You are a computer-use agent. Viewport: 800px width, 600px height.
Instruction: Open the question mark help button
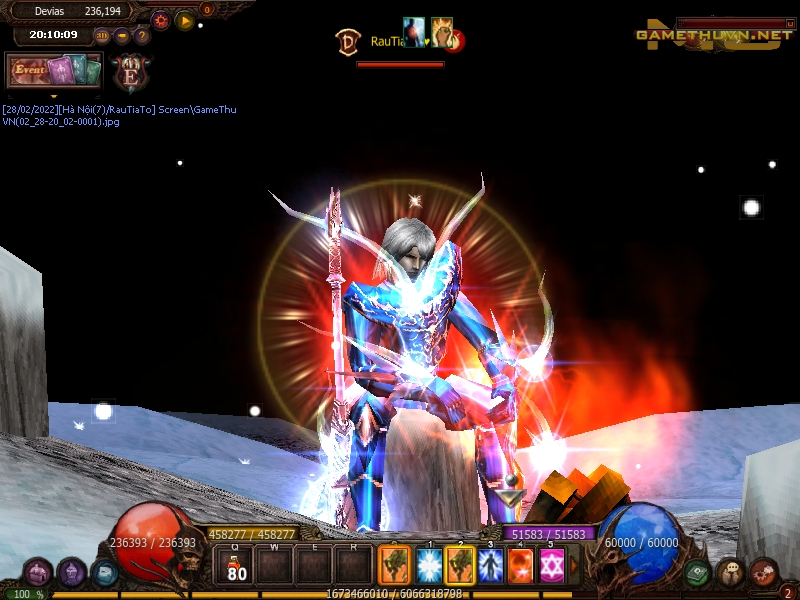pyautogui.click(x=142, y=37)
